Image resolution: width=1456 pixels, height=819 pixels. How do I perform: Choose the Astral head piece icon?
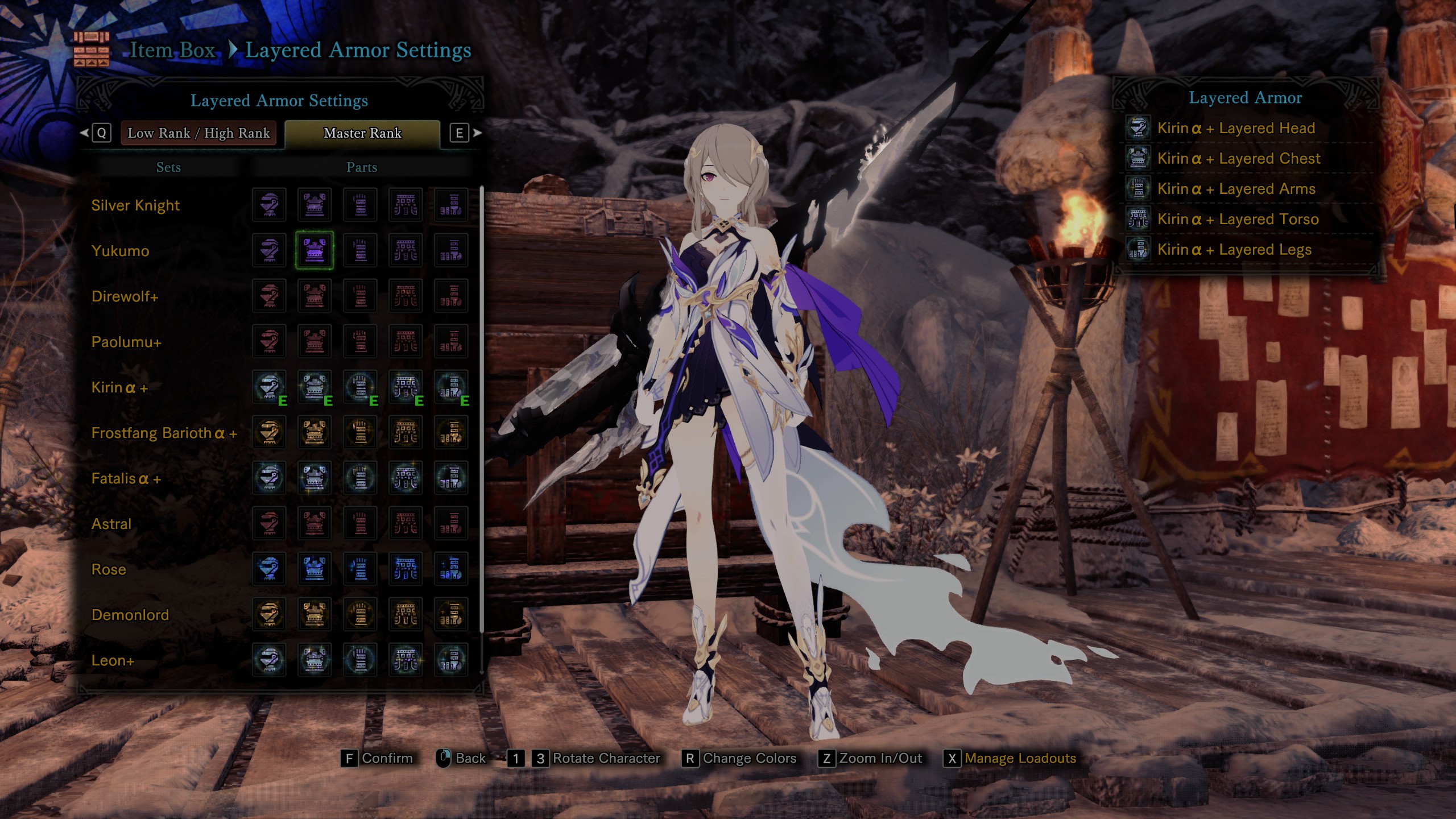tap(269, 523)
